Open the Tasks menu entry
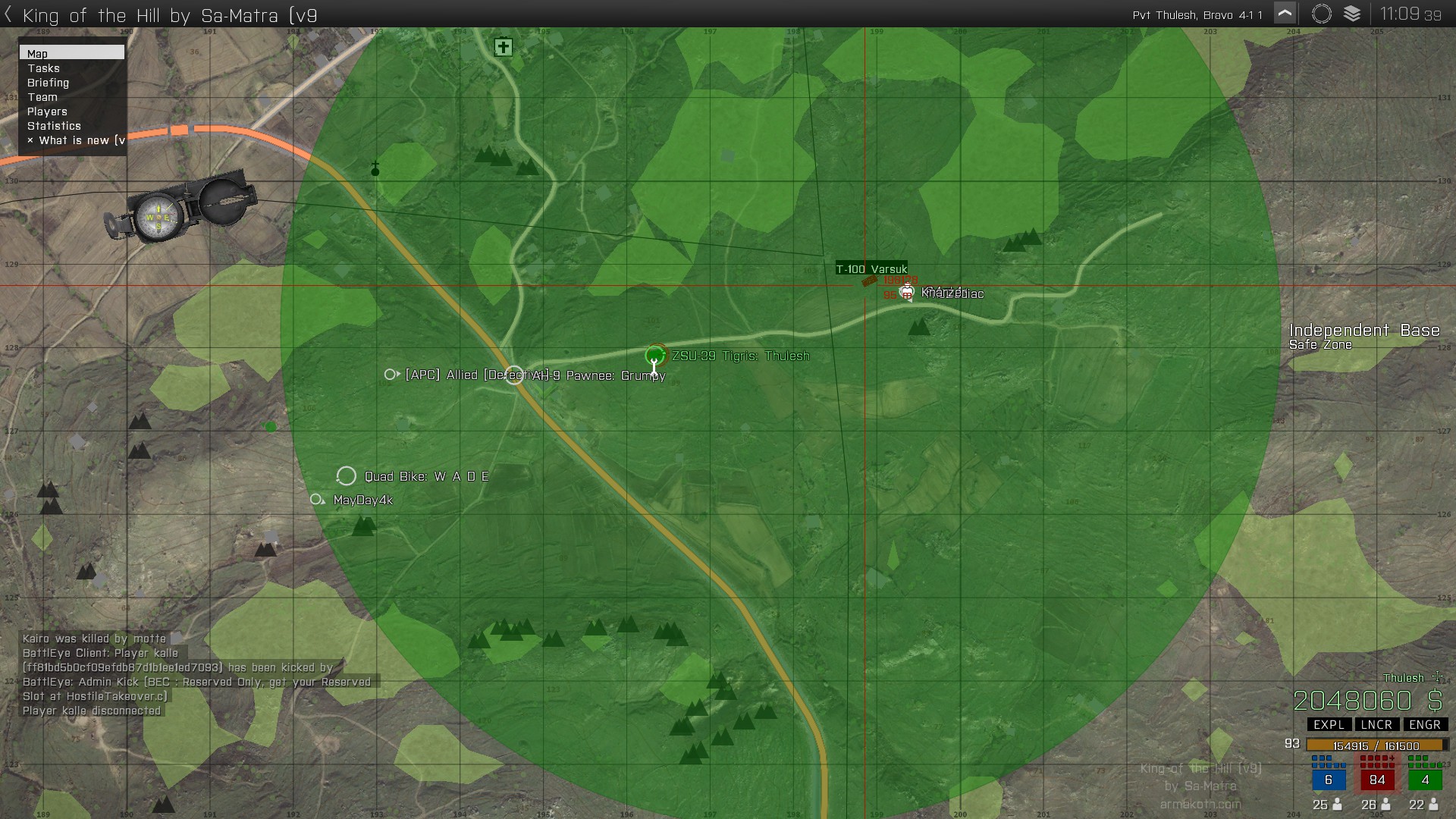The width and height of the screenshot is (1456, 819). point(44,68)
